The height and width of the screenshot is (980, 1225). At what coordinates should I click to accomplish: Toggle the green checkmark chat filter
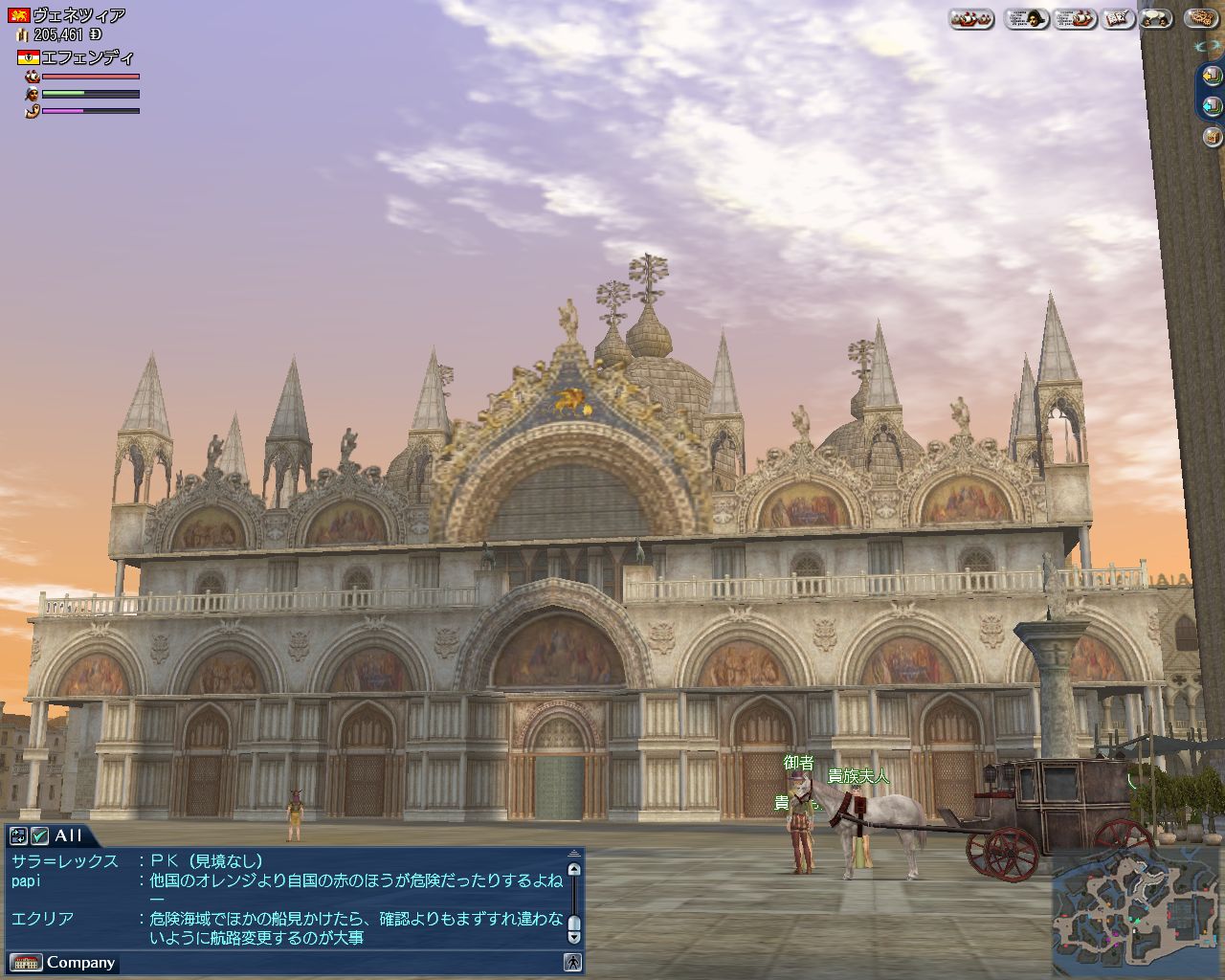point(39,835)
